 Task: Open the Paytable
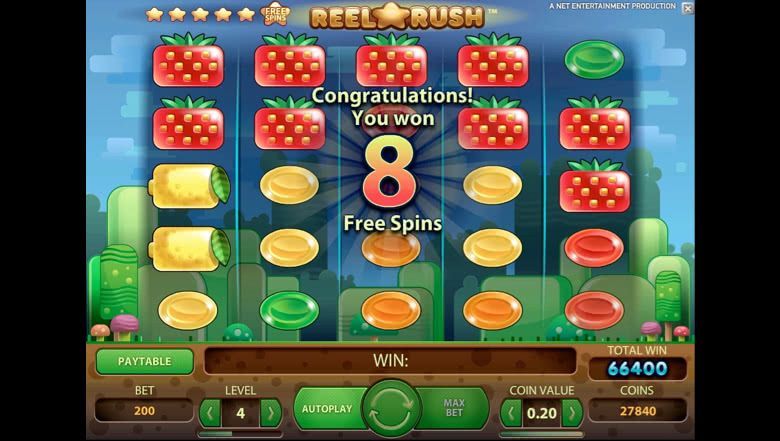click(145, 361)
